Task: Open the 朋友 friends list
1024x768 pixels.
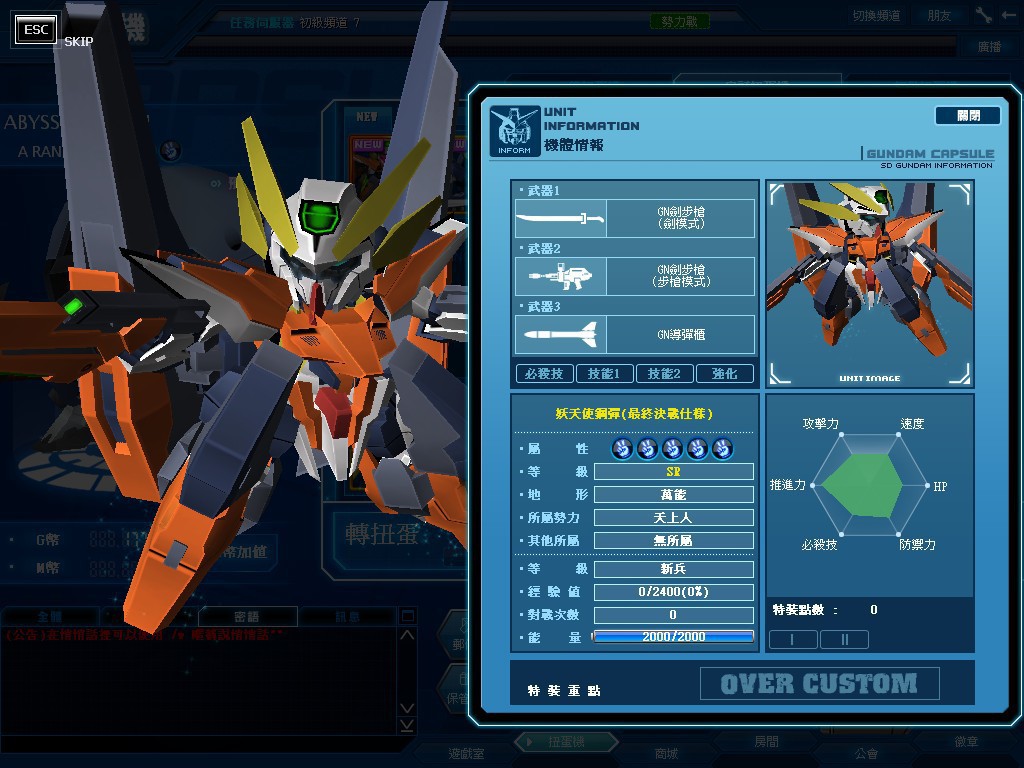Action: (939, 16)
